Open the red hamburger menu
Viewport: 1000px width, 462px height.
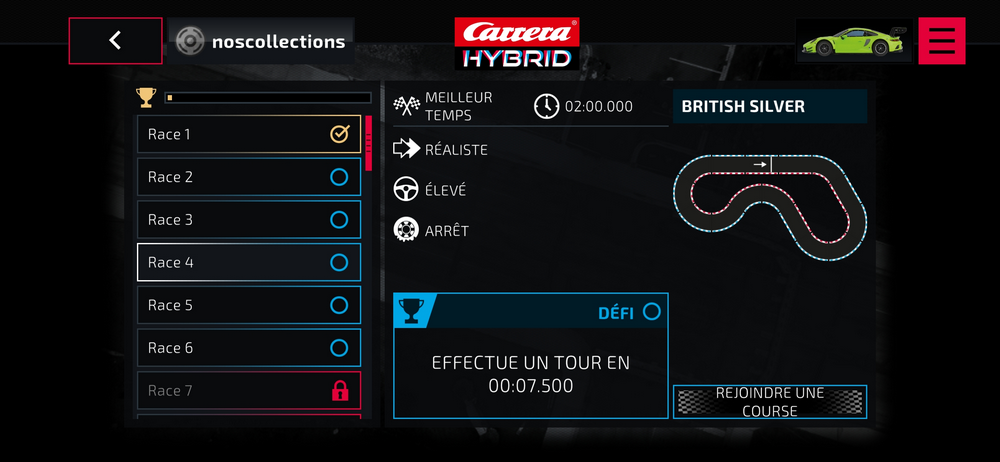coord(941,41)
